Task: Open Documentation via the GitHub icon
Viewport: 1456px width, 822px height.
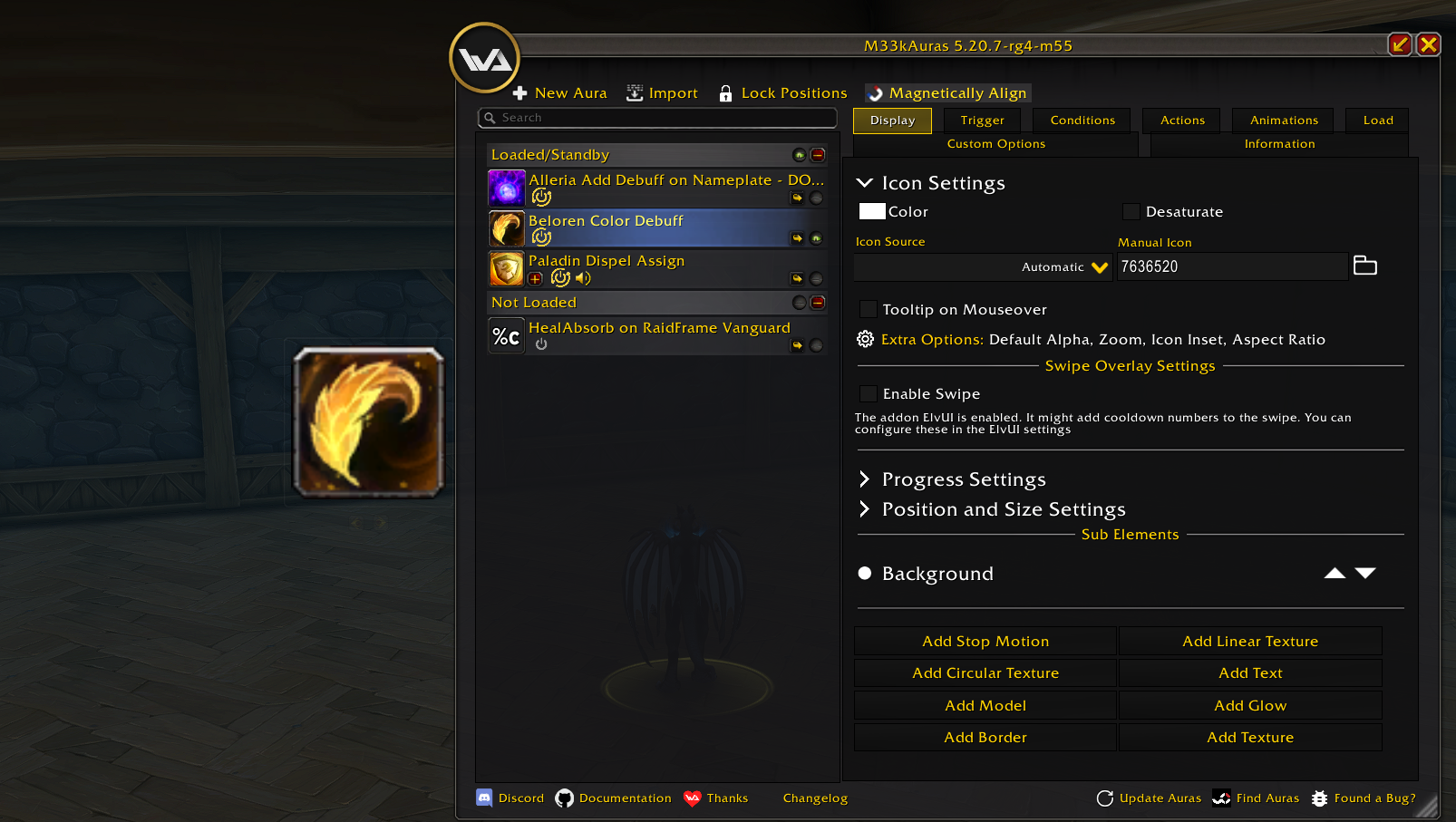Action: [x=564, y=798]
